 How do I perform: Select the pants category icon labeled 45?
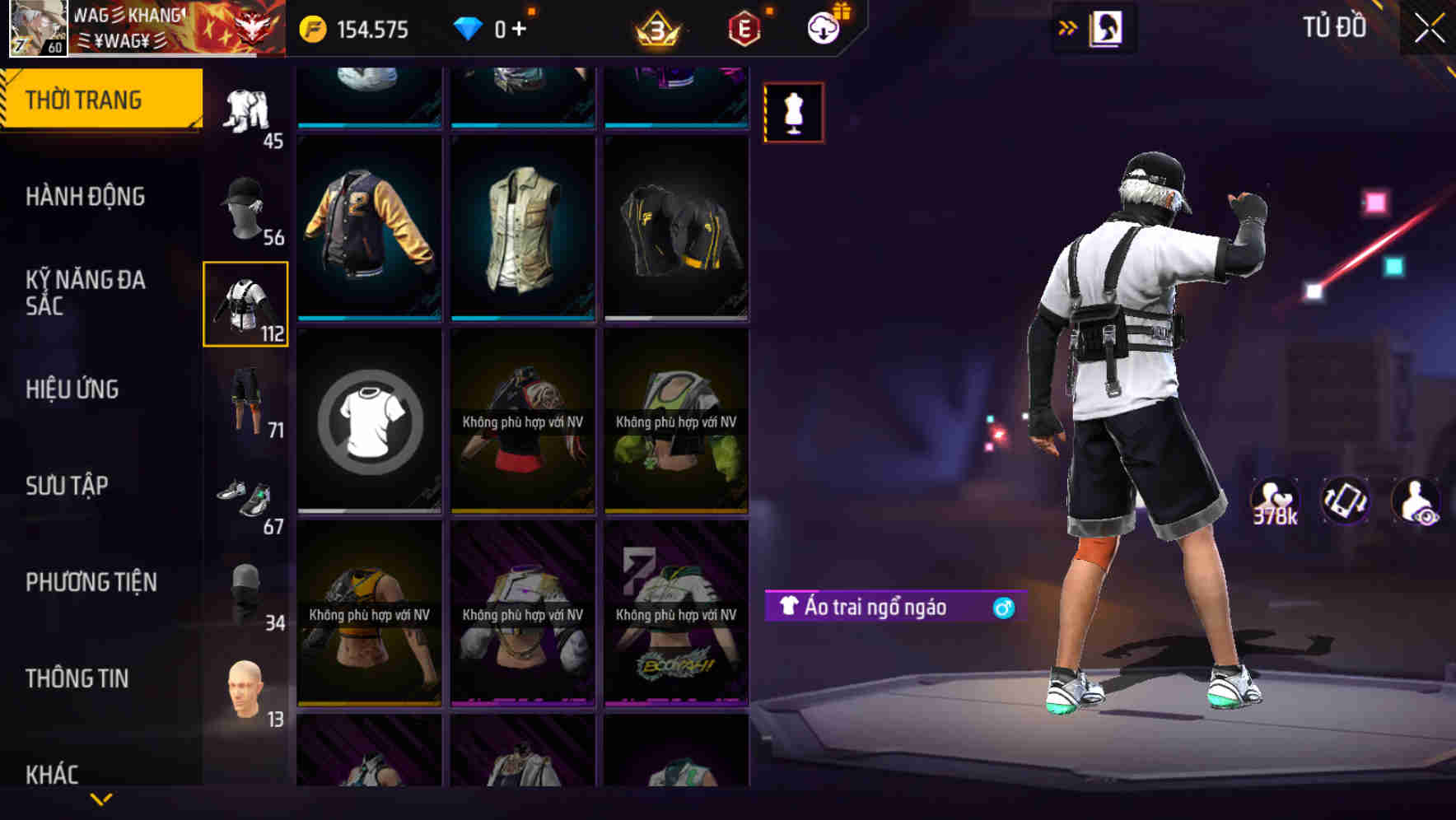click(x=245, y=111)
